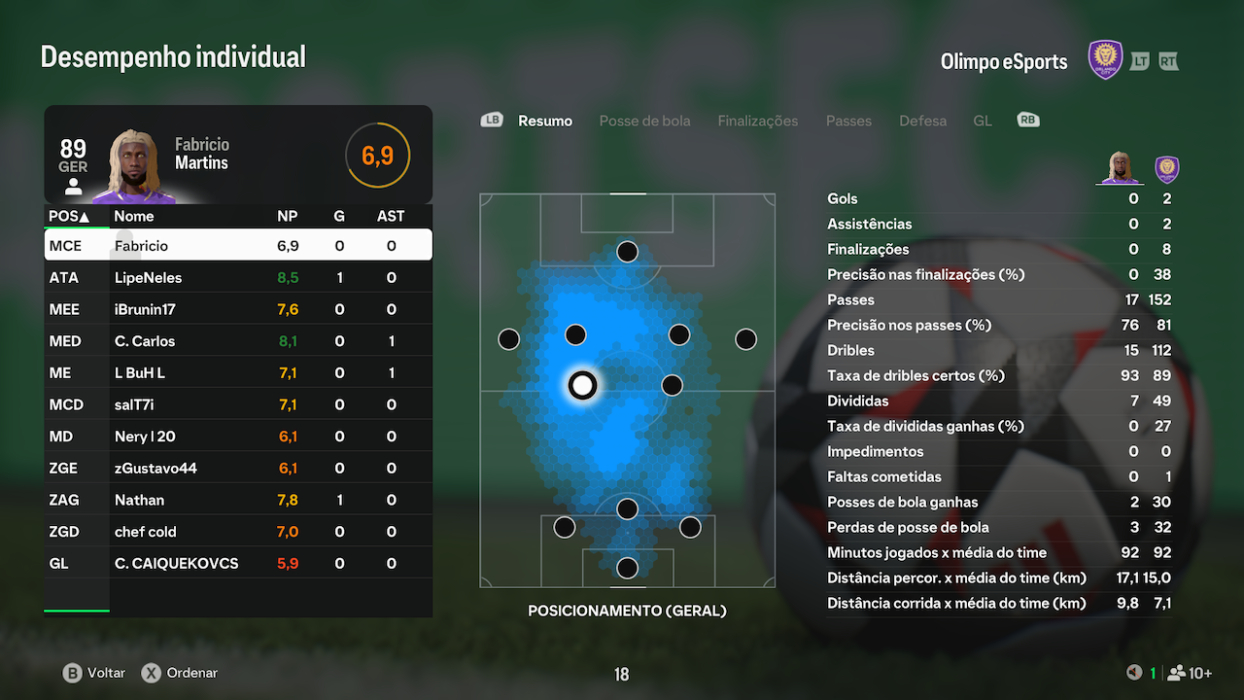
Task: Switch to the Defesa tab
Action: 922,121
